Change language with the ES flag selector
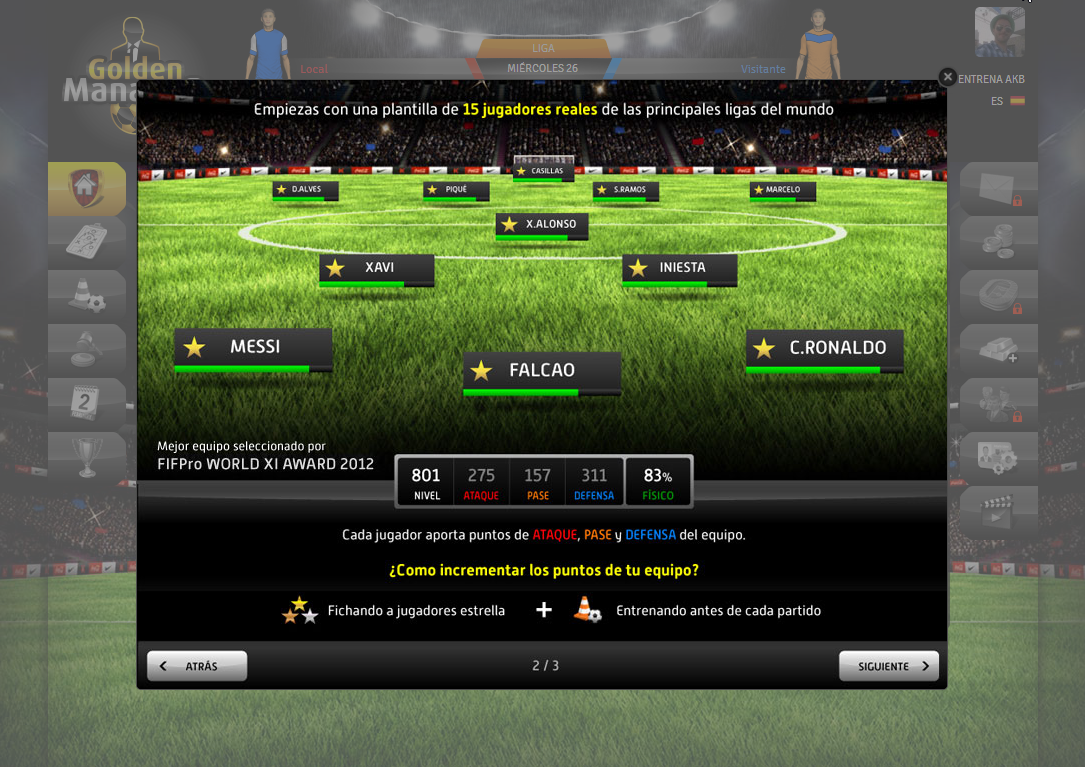This screenshot has width=1085, height=767. click(x=1008, y=101)
